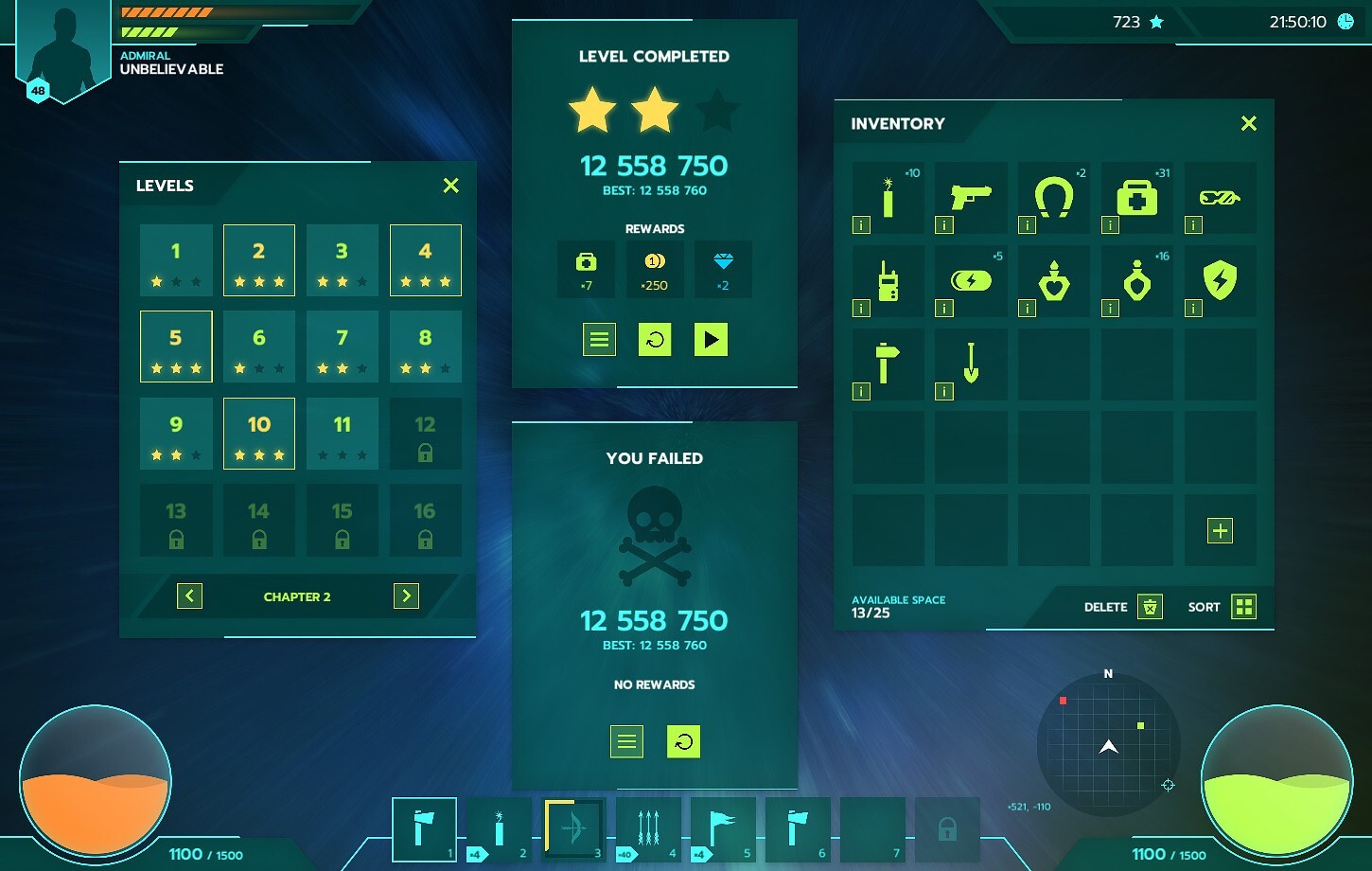Go to the next chapter with the right arrow

coord(406,595)
